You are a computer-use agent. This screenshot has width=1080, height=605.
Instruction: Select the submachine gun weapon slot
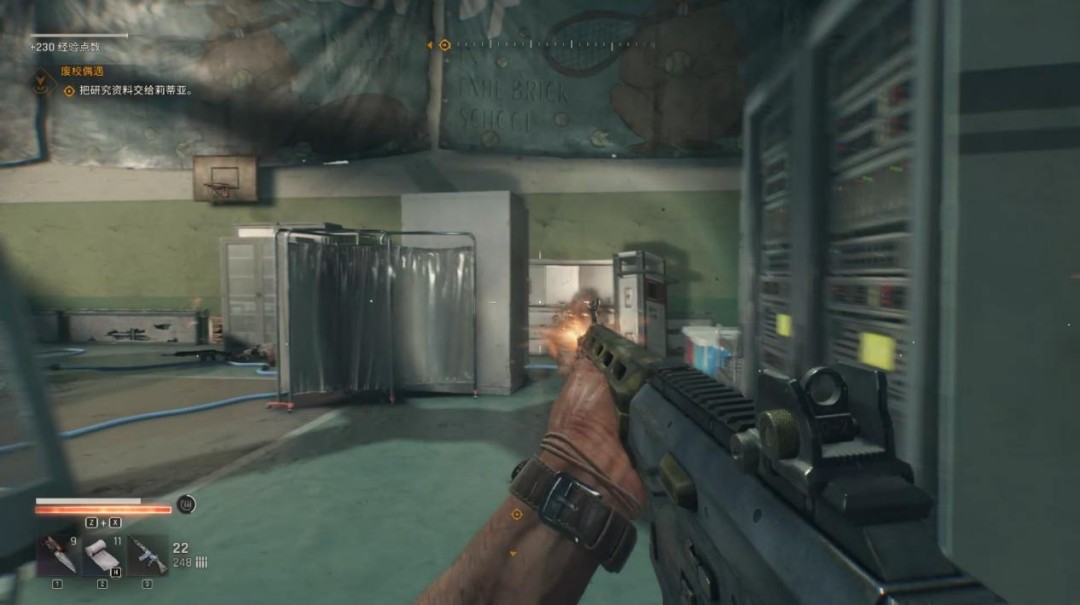click(x=147, y=556)
